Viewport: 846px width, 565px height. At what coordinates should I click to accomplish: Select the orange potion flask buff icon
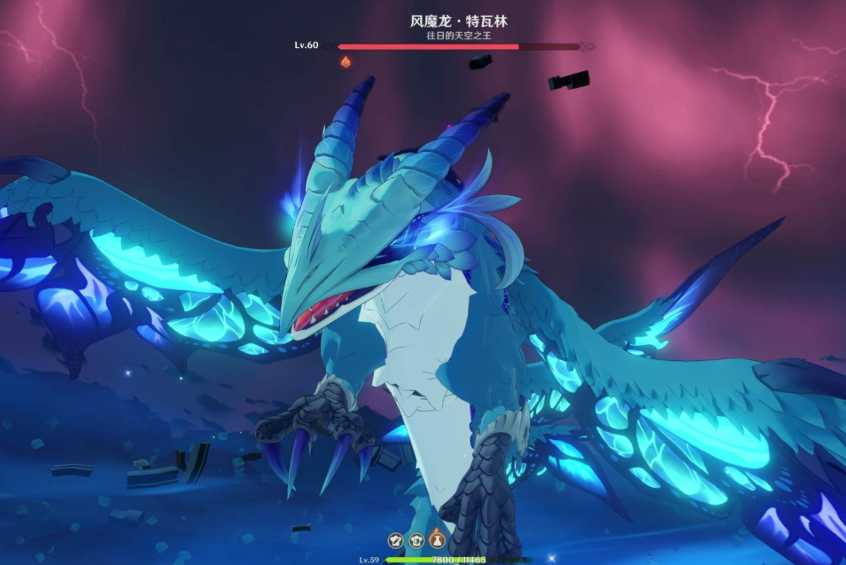pyautogui.click(x=437, y=540)
